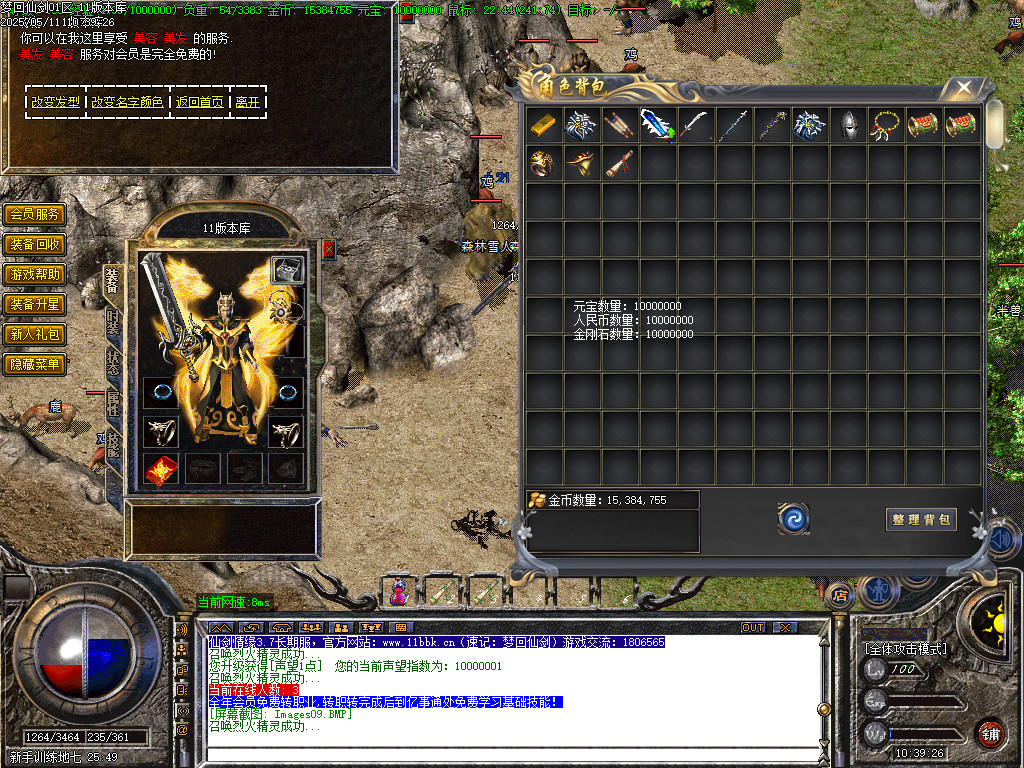The height and width of the screenshot is (768, 1024).
Task: Toggle the 隐藏菜单 hide menu button
Action: [x=35, y=364]
